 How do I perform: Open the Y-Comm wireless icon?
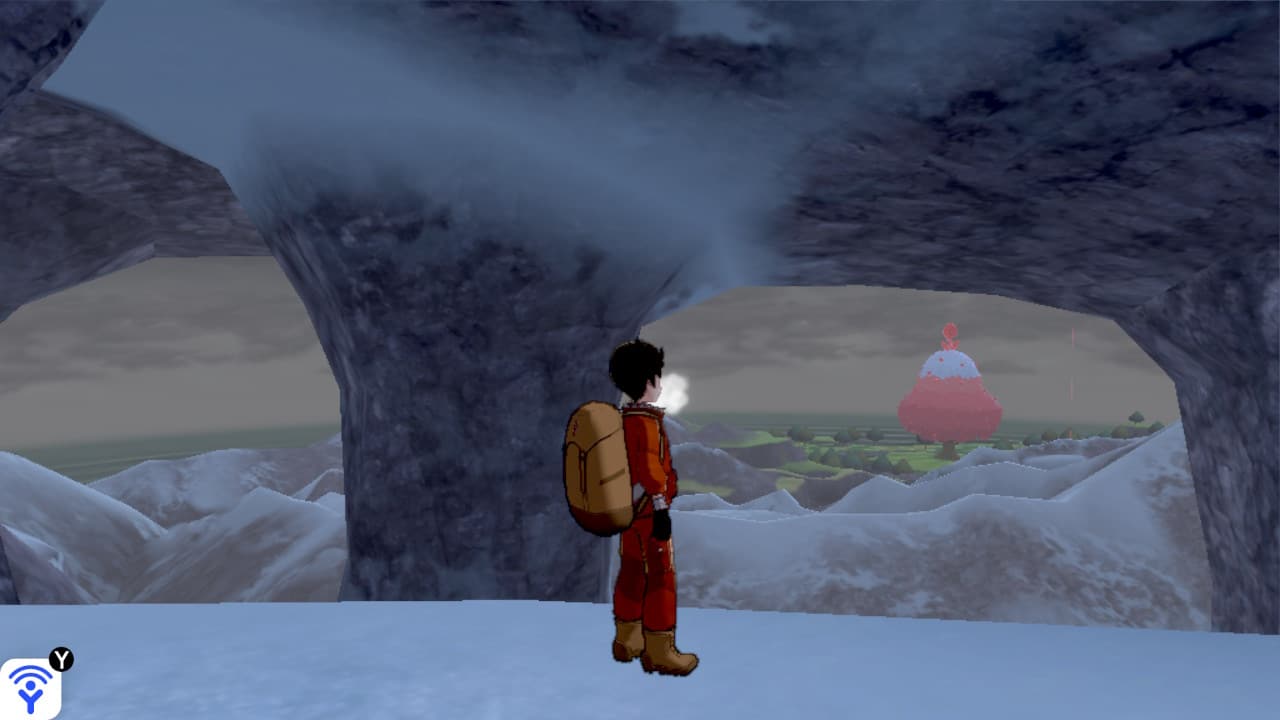30,688
